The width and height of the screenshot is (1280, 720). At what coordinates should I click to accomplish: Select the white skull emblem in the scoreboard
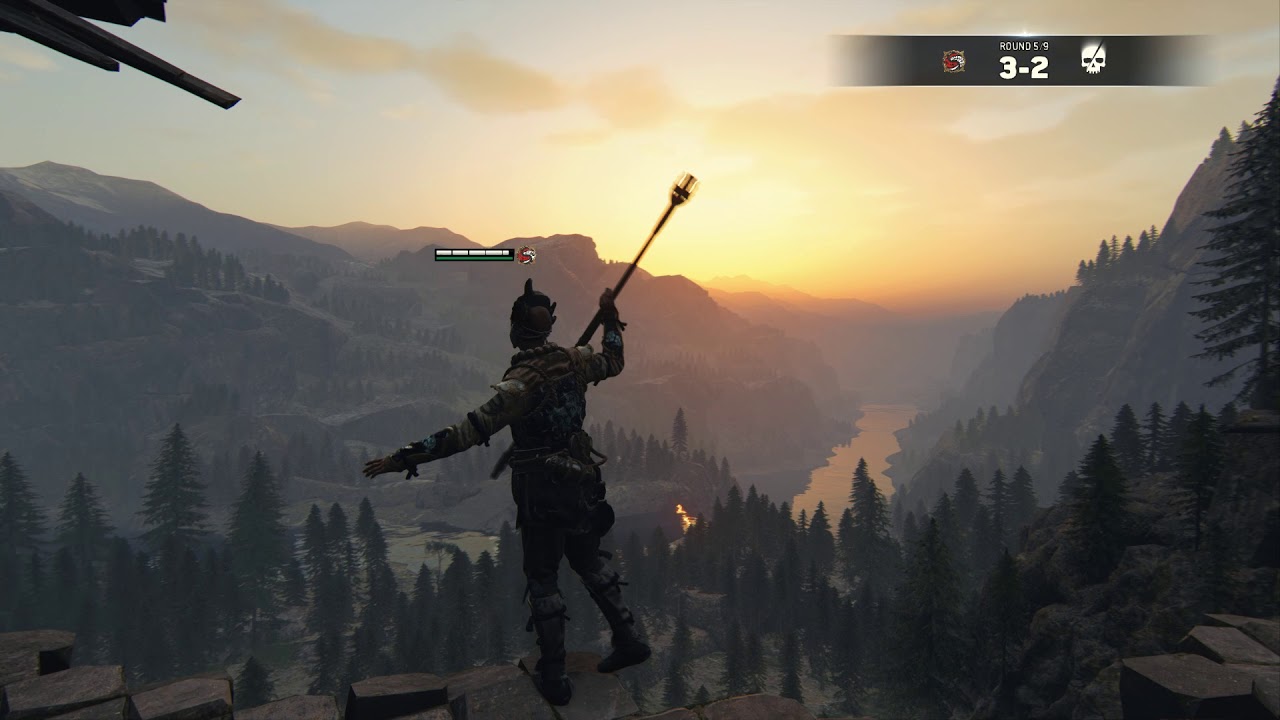click(1093, 60)
